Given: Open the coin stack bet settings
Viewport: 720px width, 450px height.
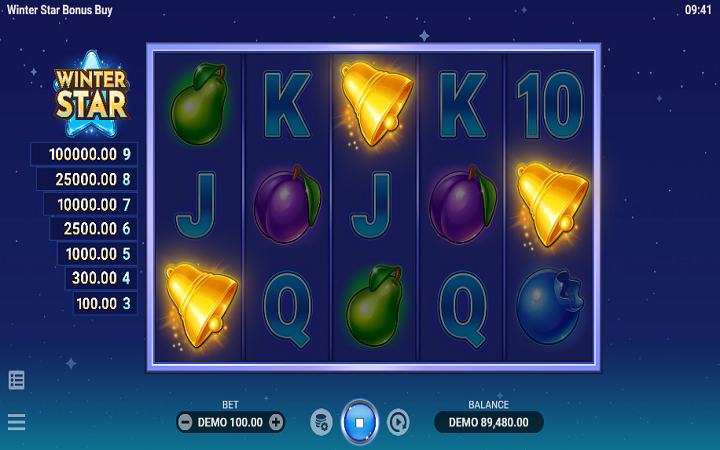Looking at the screenshot, I should coord(321,422).
